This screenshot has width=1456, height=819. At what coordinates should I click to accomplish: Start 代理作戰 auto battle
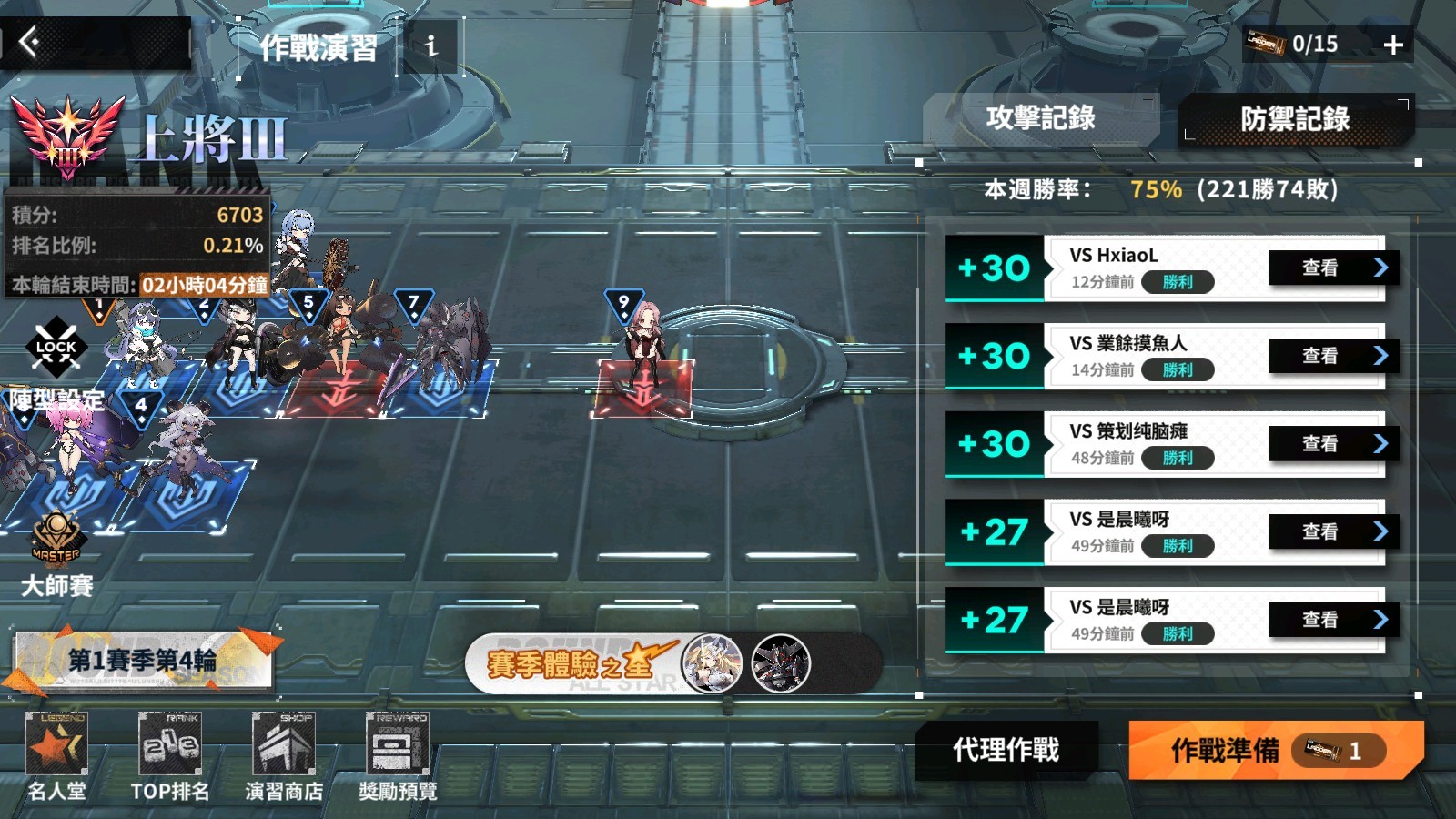(x=1006, y=750)
